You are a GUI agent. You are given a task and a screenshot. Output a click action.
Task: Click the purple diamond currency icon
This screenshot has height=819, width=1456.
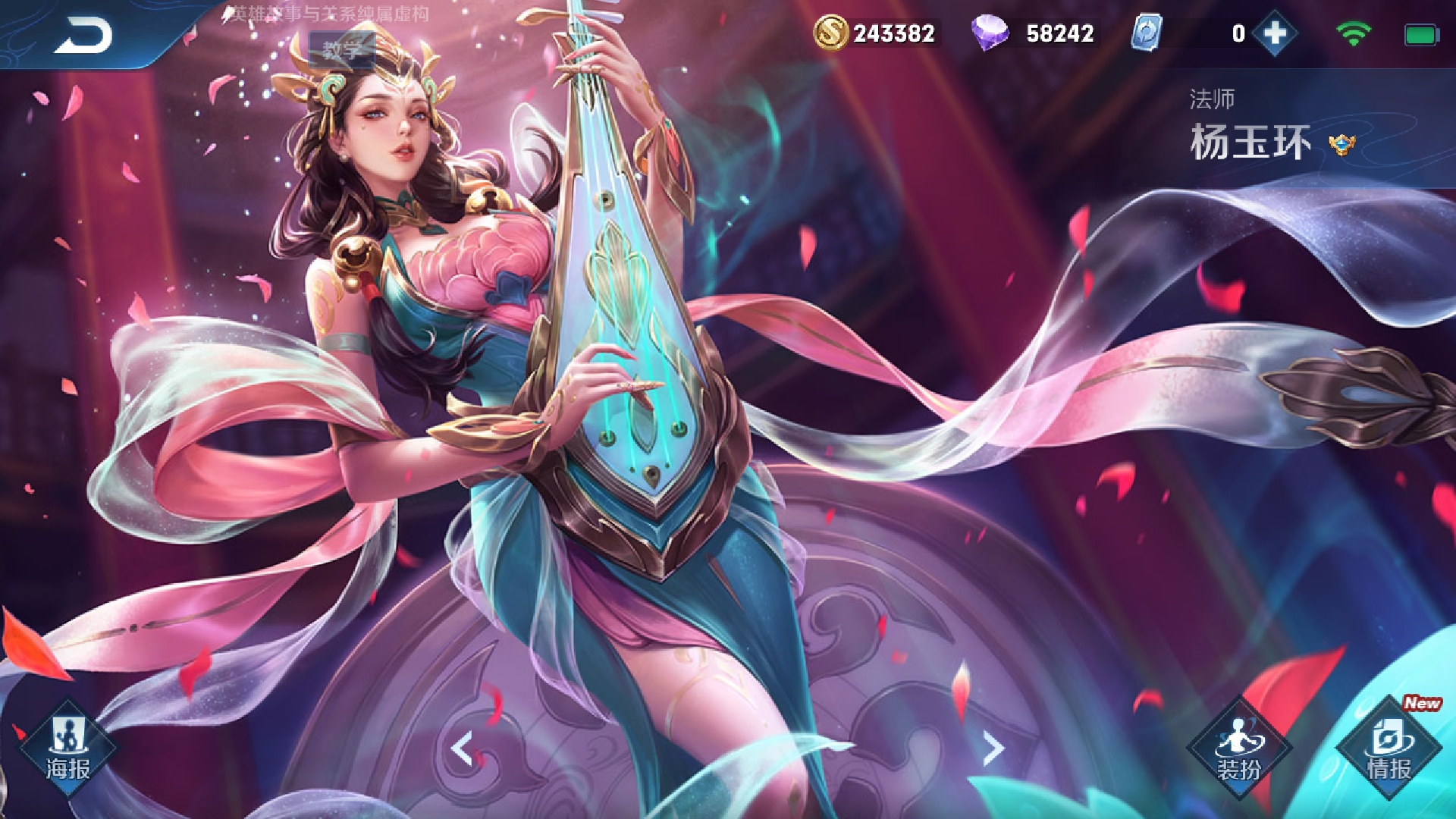(x=990, y=33)
